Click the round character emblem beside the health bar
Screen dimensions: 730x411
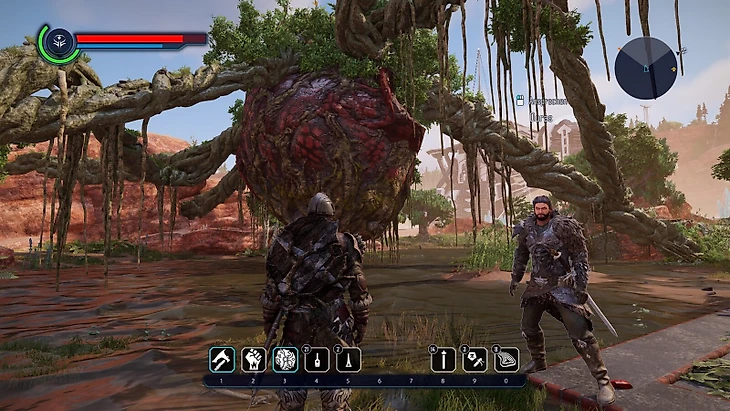[57, 43]
